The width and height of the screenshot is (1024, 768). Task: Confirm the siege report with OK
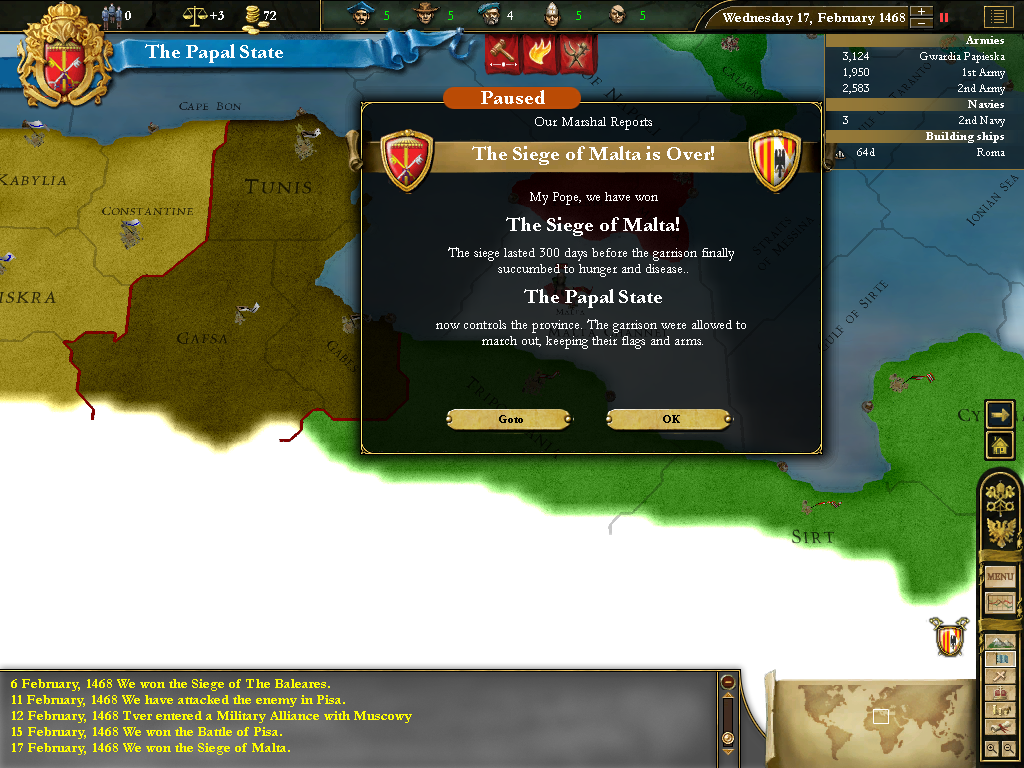670,419
